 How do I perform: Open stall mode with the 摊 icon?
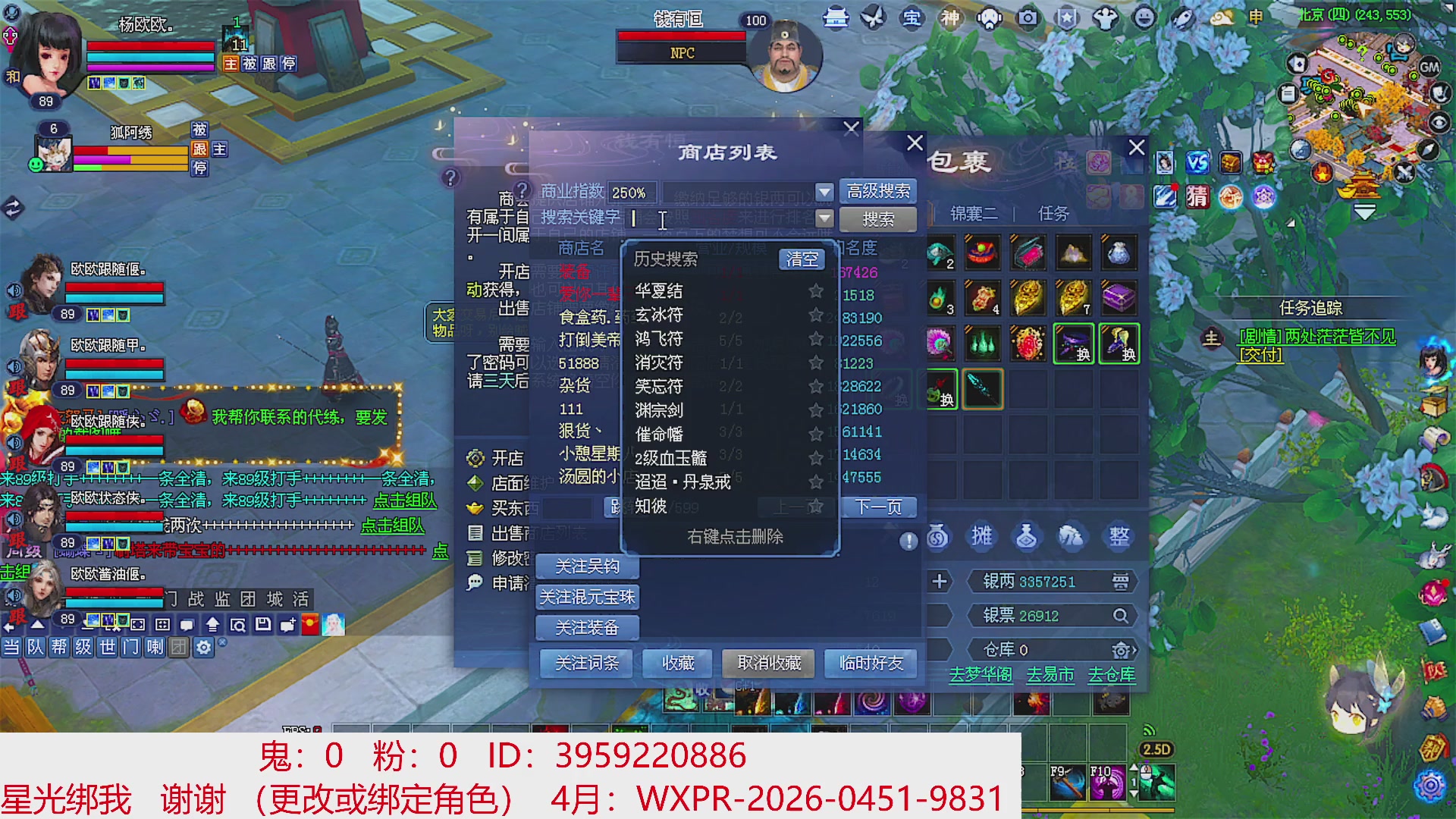tap(981, 536)
